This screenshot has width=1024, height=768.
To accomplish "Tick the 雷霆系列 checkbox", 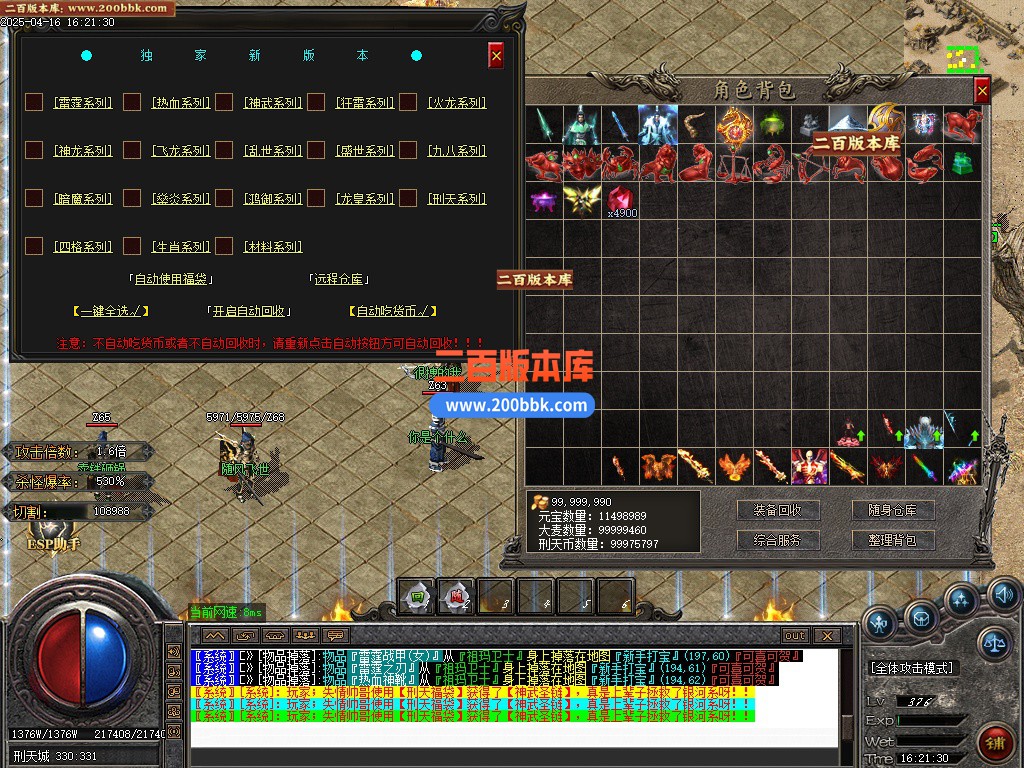I will pos(34,102).
